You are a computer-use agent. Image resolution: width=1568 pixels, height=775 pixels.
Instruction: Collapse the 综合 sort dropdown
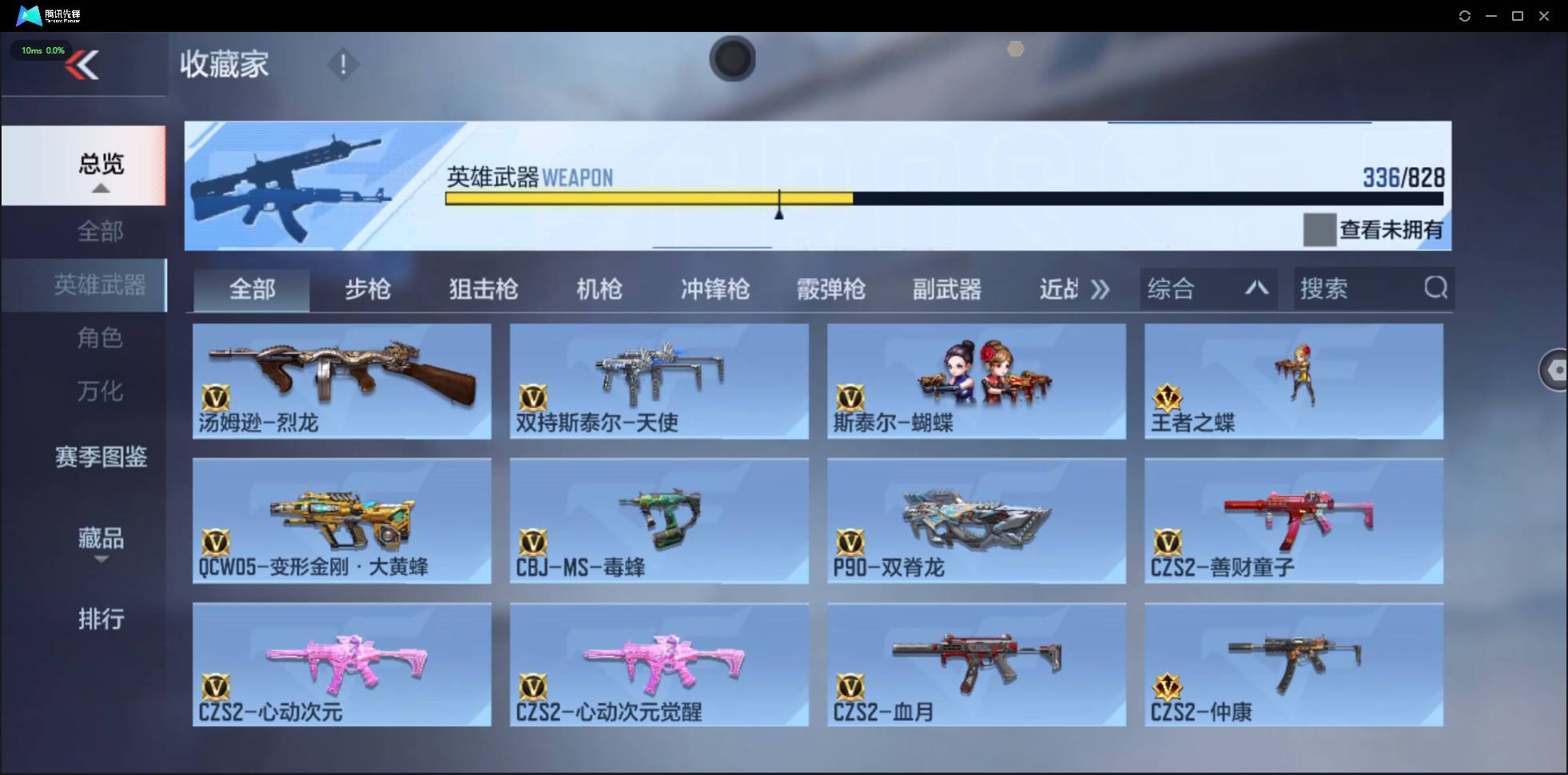1257,288
